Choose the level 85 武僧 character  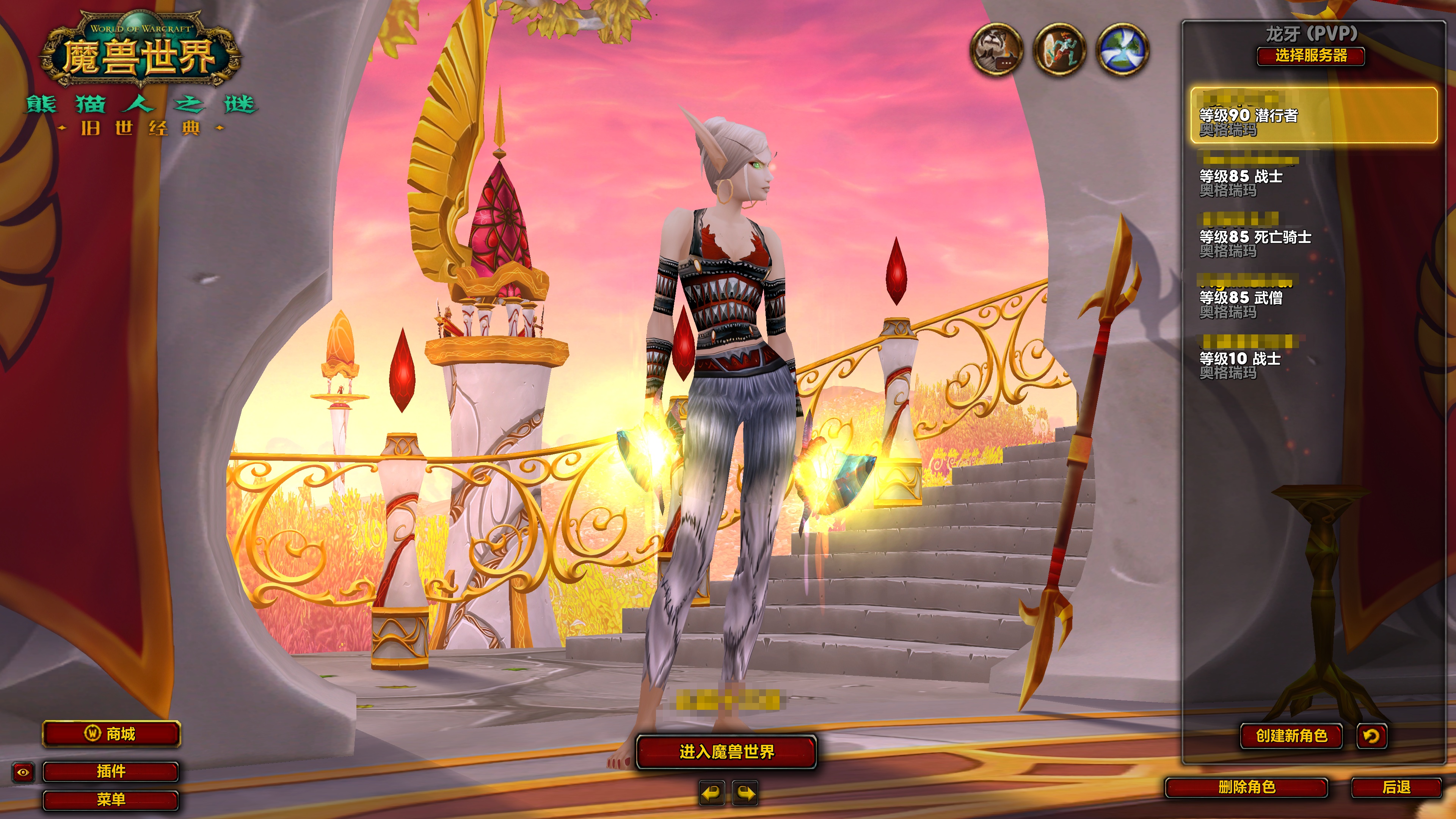pos(1313,297)
